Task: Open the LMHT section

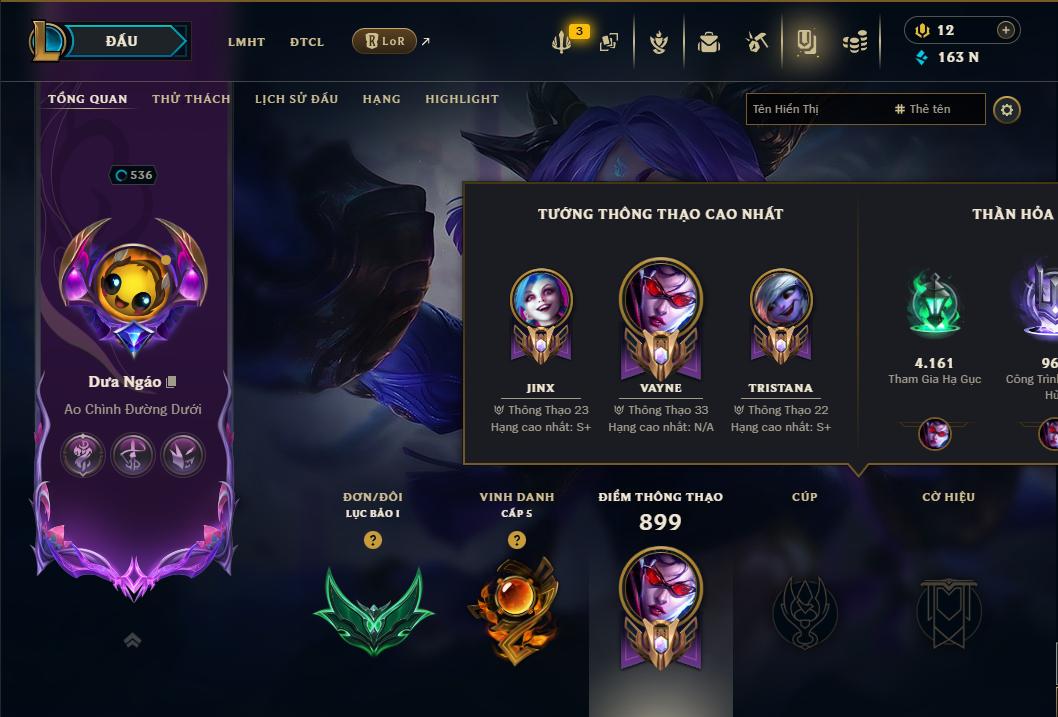Action: (x=246, y=42)
